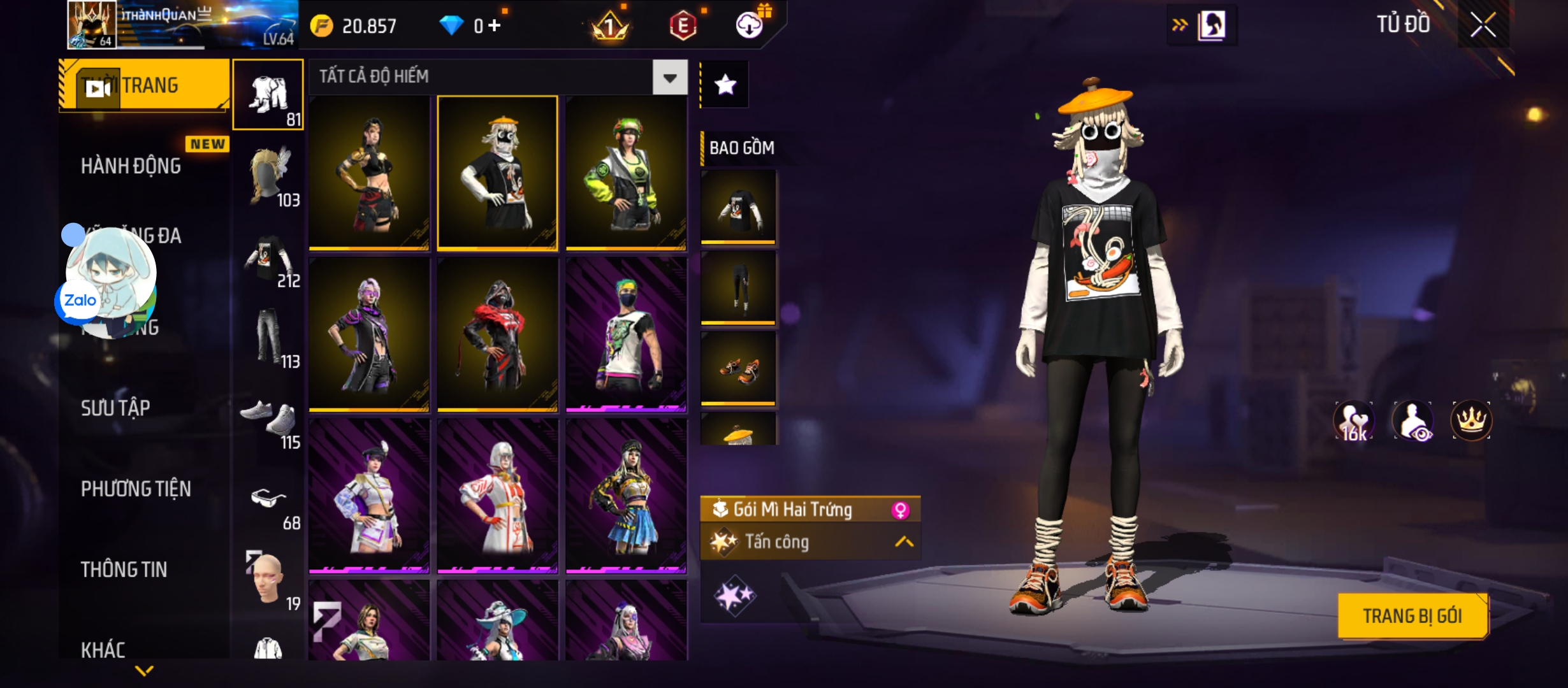Switch to the Khác category
This screenshot has height=688, width=1568.
tap(103, 650)
